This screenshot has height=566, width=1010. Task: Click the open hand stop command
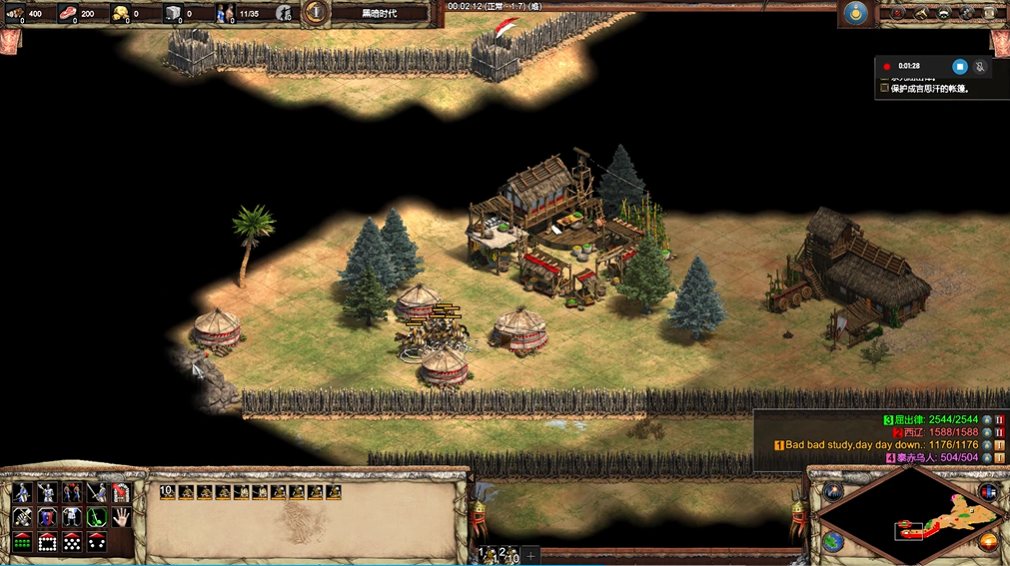(x=121, y=517)
